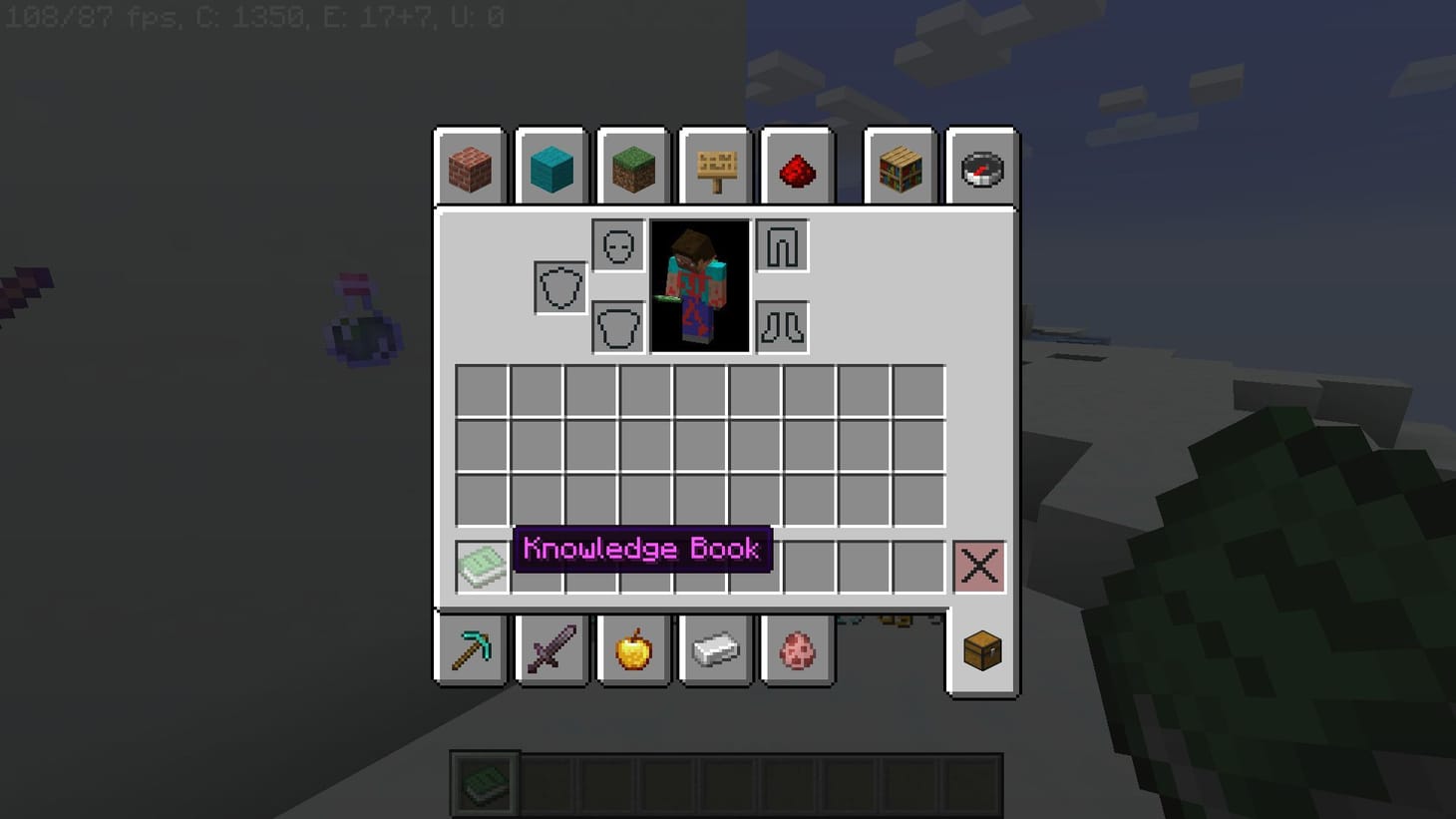Select the Colored Blocks tab icon
Image resolution: width=1456 pixels, height=819 pixels.
[x=550, y=169]
